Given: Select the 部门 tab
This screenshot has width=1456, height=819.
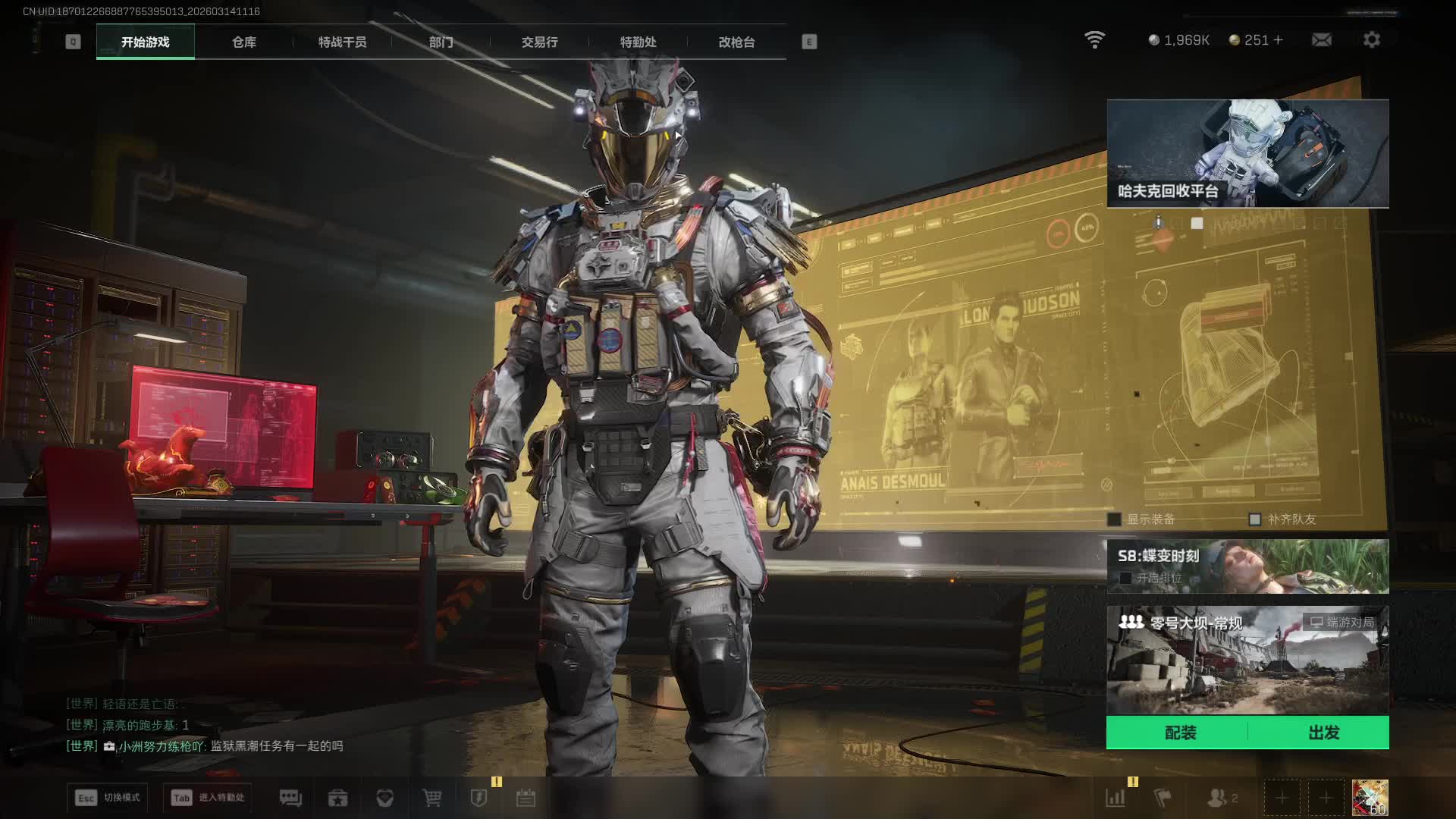Looking at the screenshot, I should point(441,42).
